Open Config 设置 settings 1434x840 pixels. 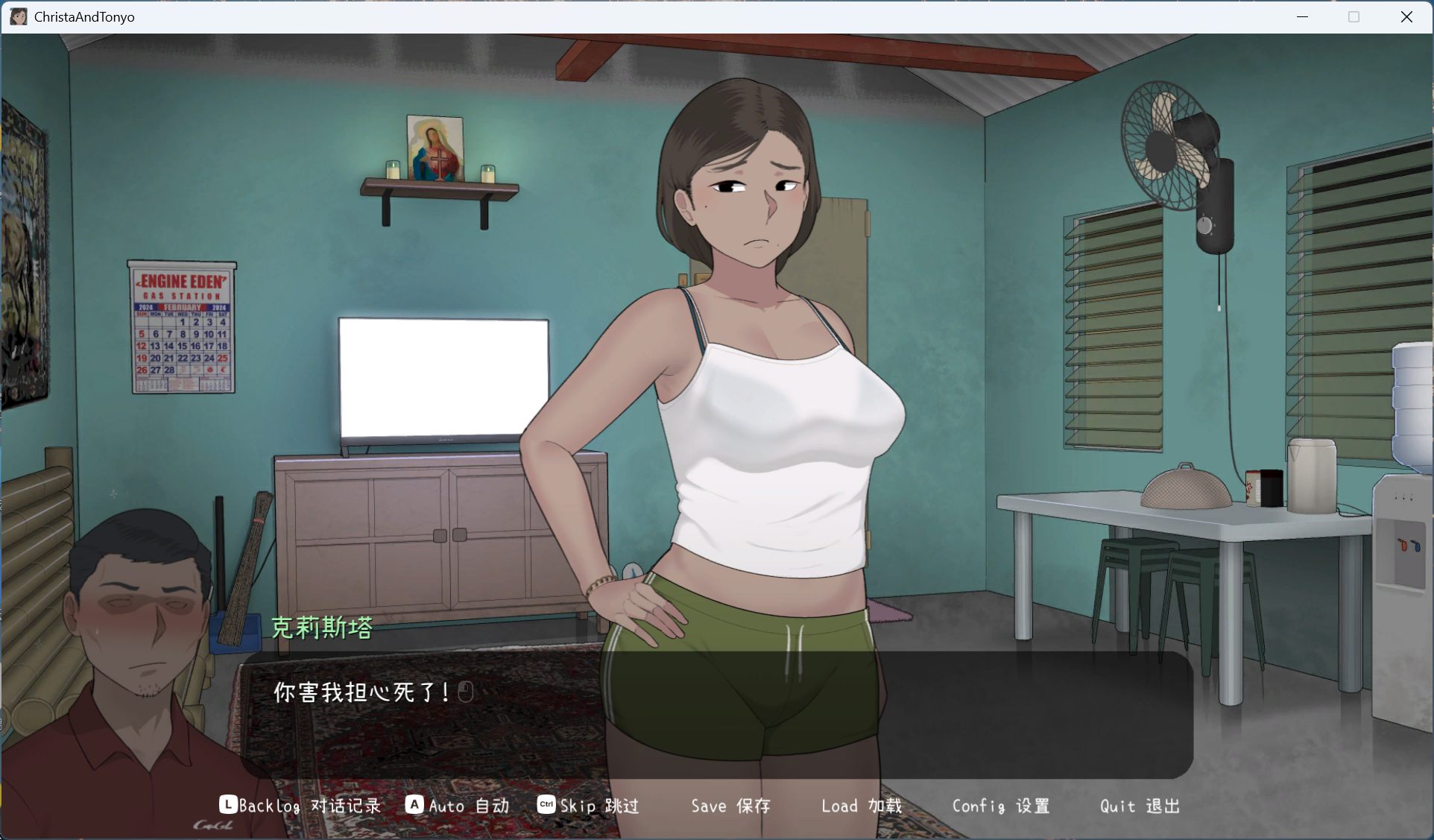pyautogui.click(x=1002, y=806)
